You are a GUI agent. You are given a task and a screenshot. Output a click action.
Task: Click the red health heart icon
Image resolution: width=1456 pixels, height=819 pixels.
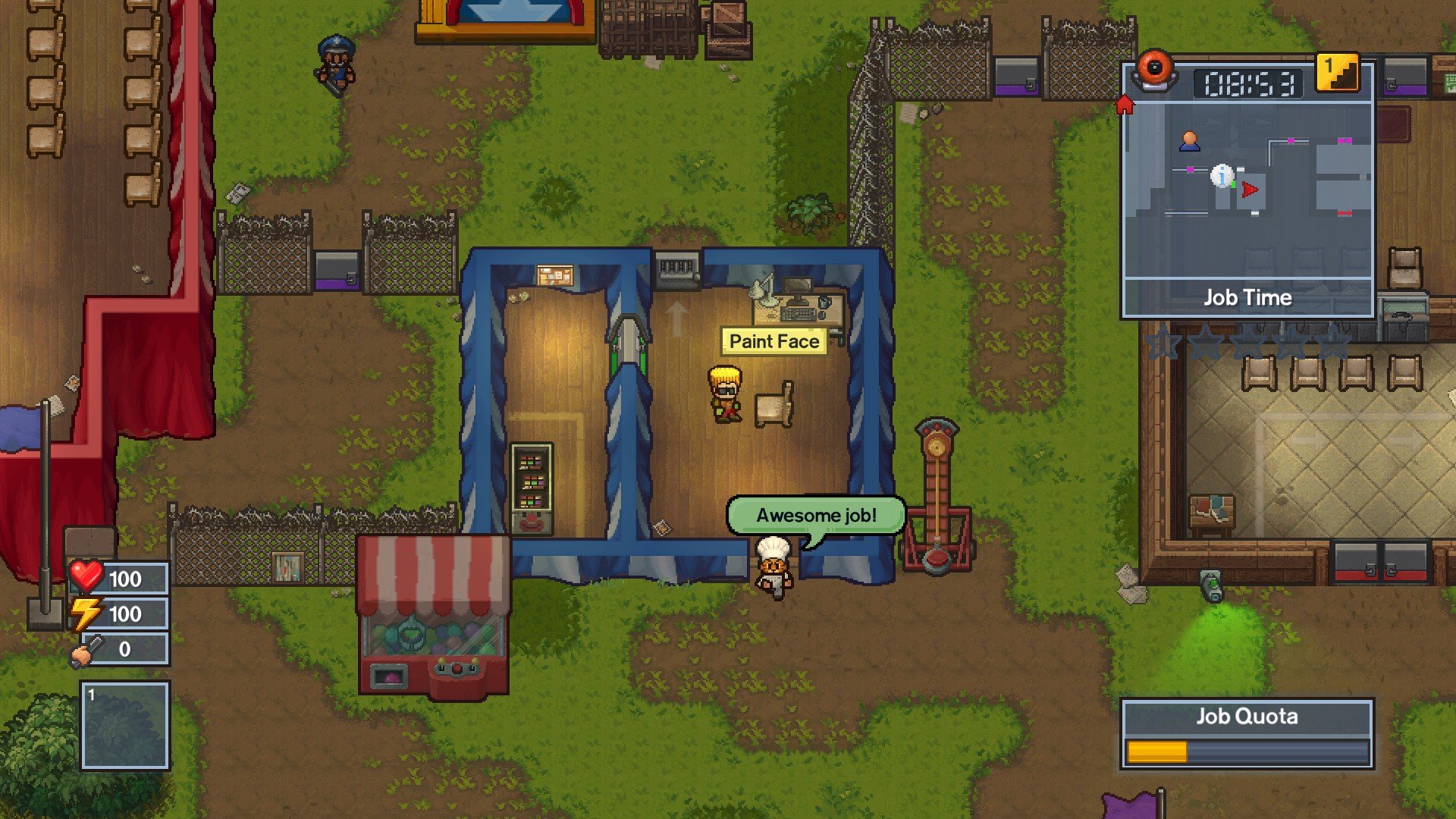tap(86, 579)
